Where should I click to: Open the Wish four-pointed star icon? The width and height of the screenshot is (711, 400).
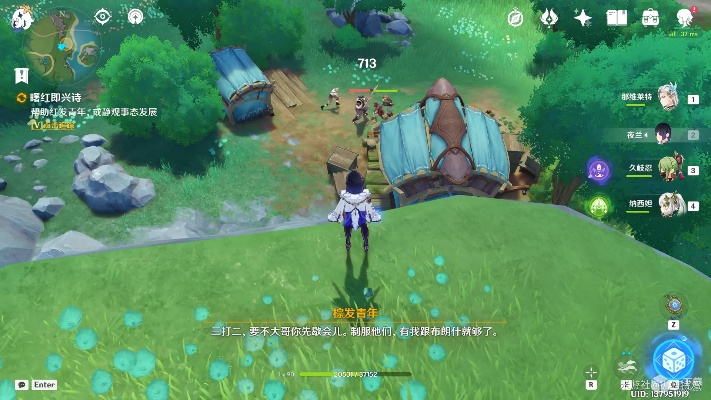(x=582, y=17)
